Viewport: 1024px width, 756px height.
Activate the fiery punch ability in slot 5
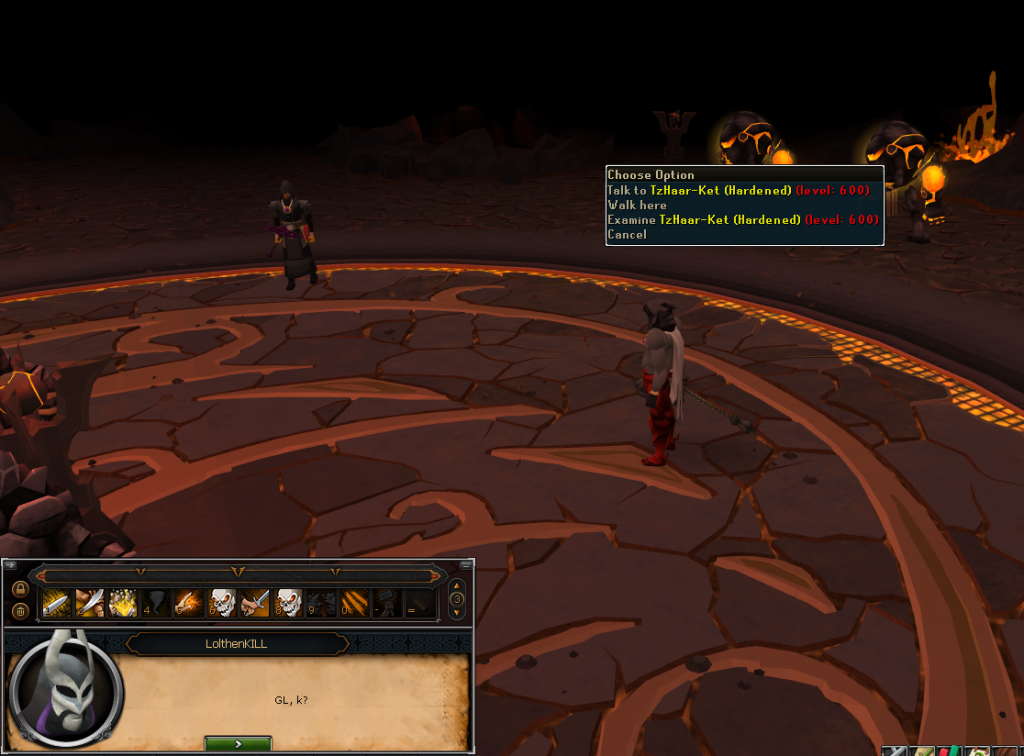click(190, 603)
